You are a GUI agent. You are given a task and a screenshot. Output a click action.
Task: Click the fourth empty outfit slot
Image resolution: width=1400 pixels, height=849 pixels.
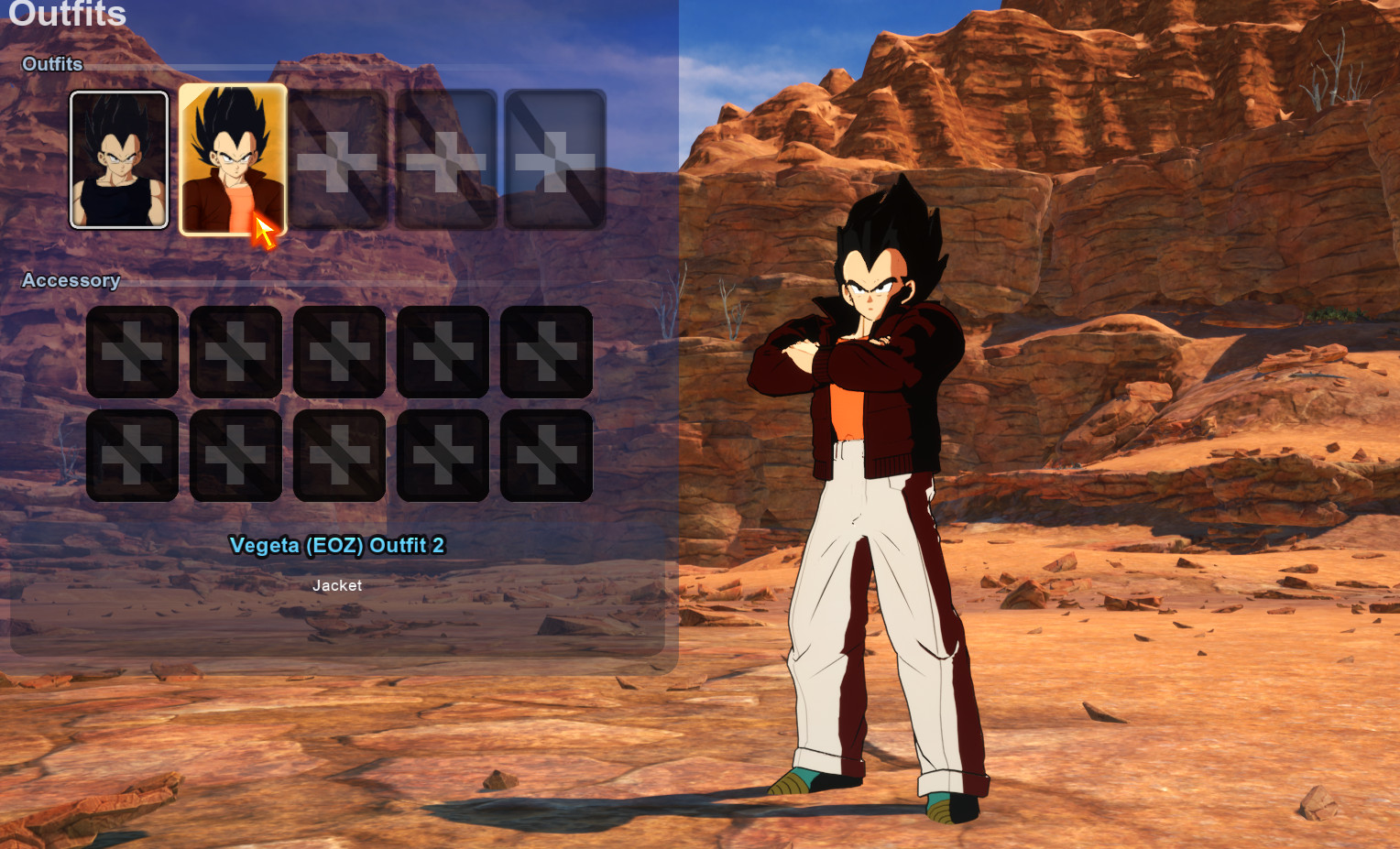point(445,159)
